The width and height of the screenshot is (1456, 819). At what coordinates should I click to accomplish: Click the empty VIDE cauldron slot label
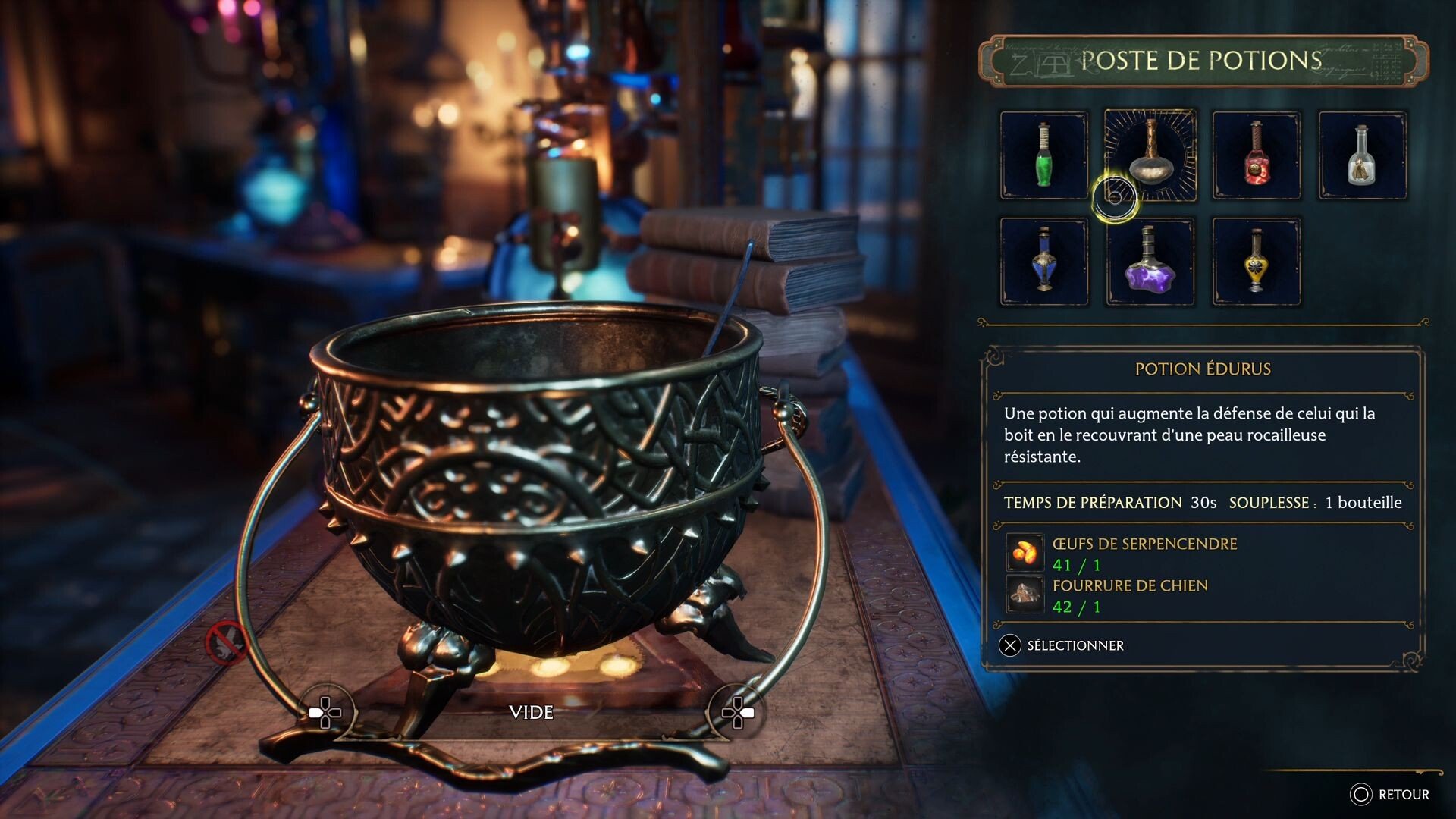(531, 713)
